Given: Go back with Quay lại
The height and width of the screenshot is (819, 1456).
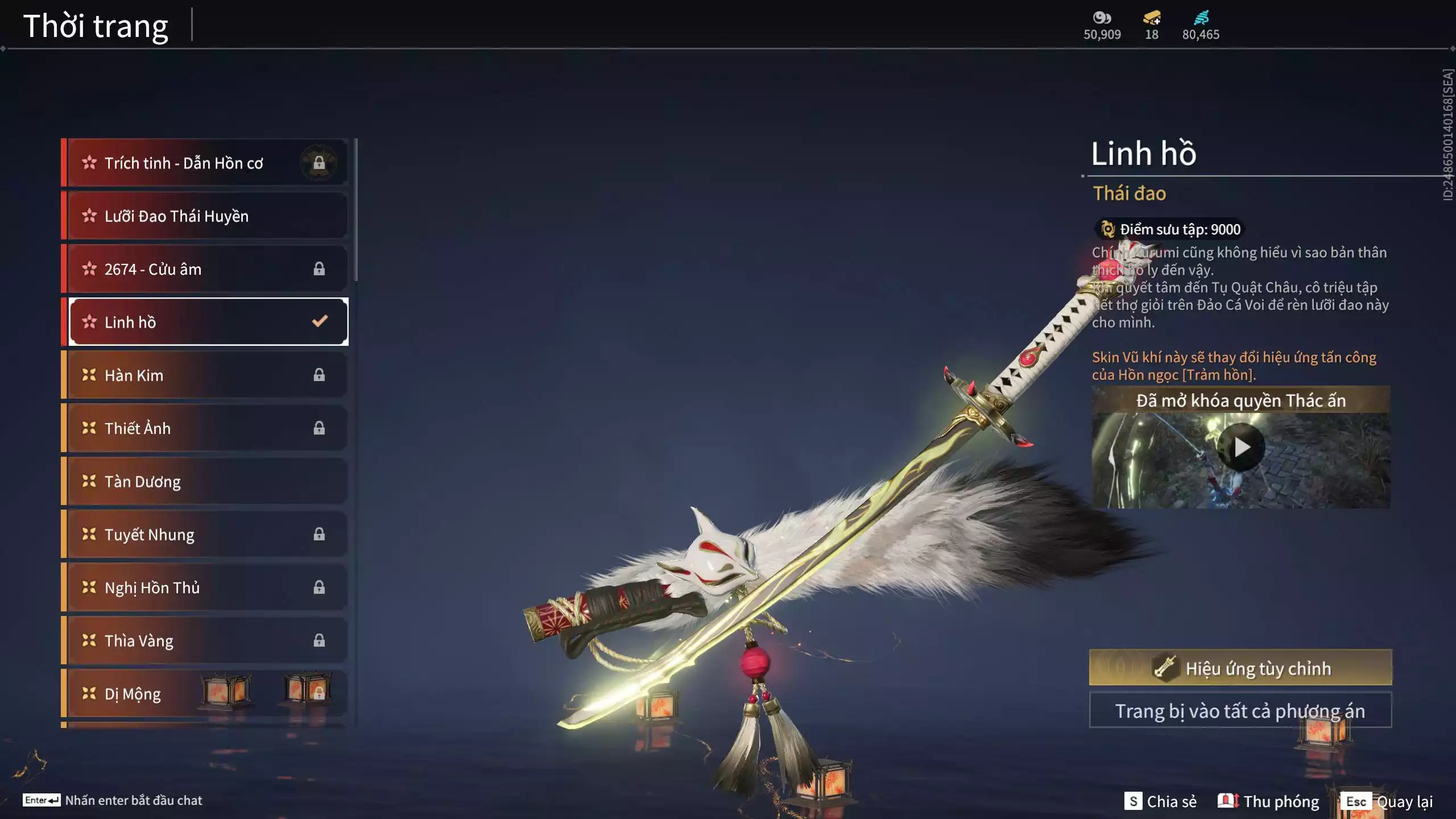Looking at the screenshot, I should coord(1387,801).
